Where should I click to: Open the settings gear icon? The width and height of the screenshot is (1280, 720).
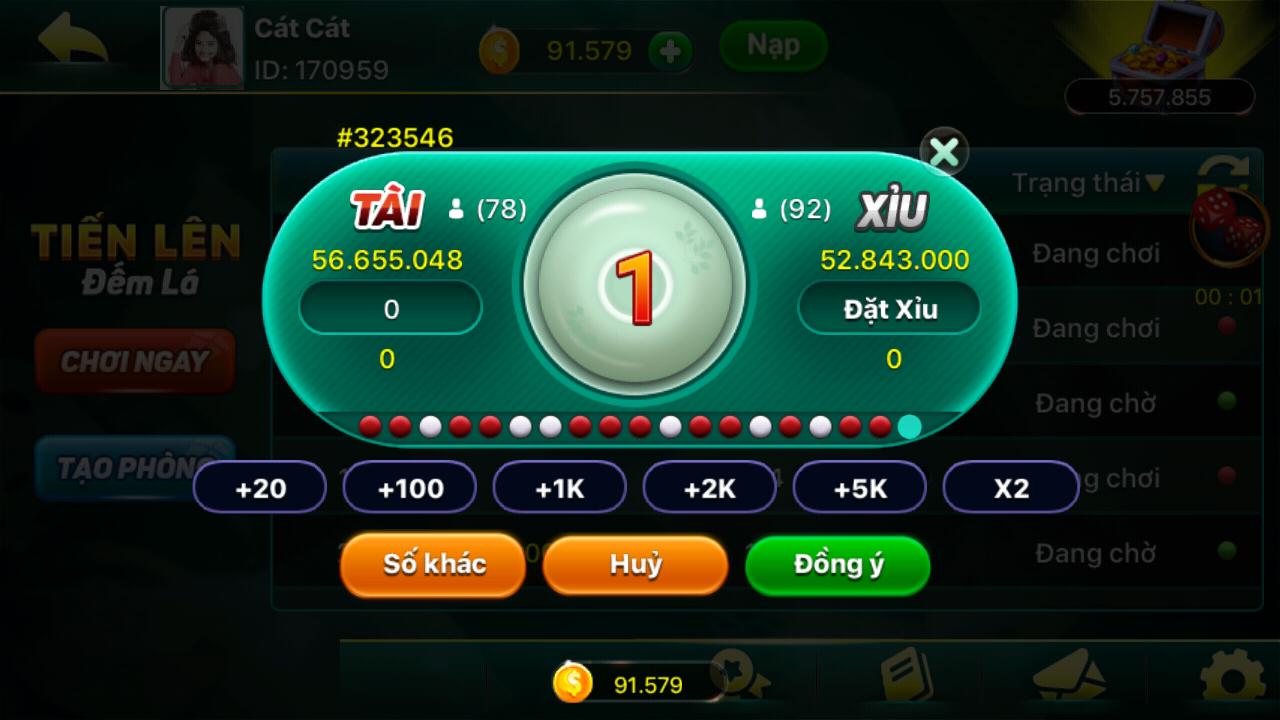(1231, 679)
